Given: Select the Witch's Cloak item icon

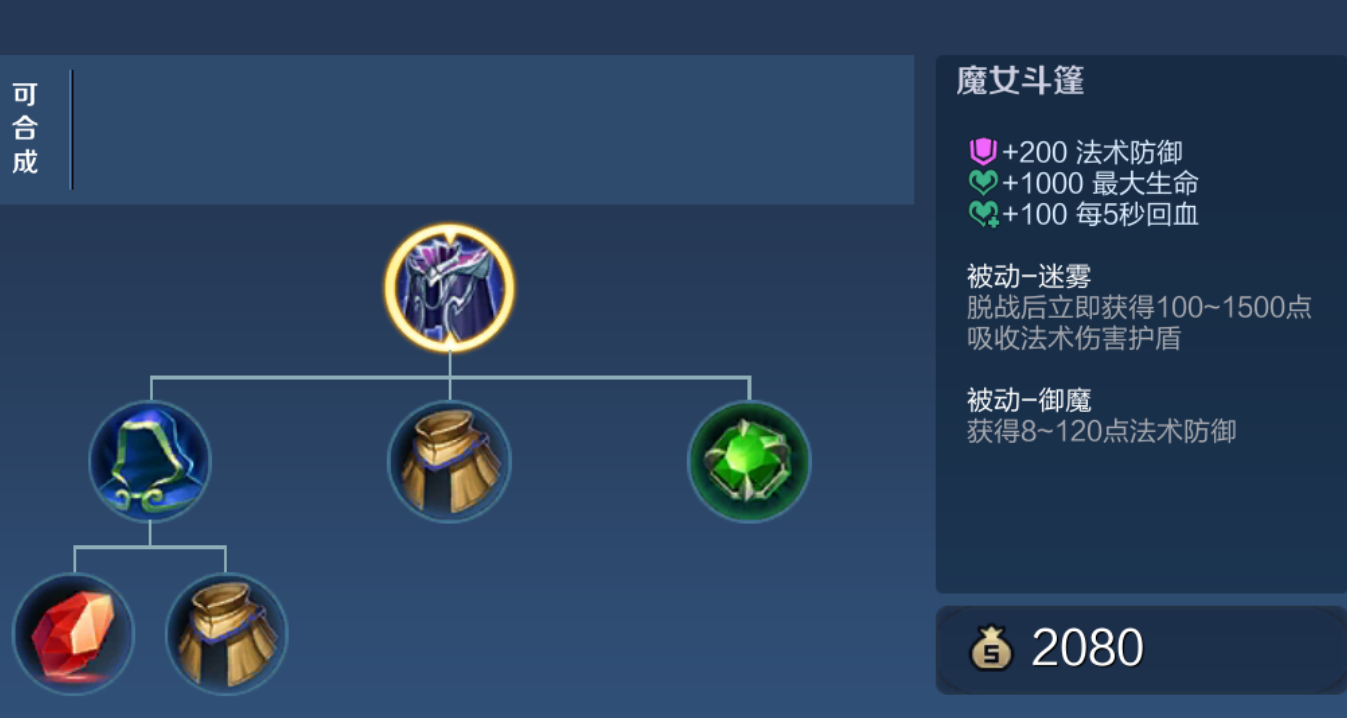Looking at the screenshot, I should 449,288.
